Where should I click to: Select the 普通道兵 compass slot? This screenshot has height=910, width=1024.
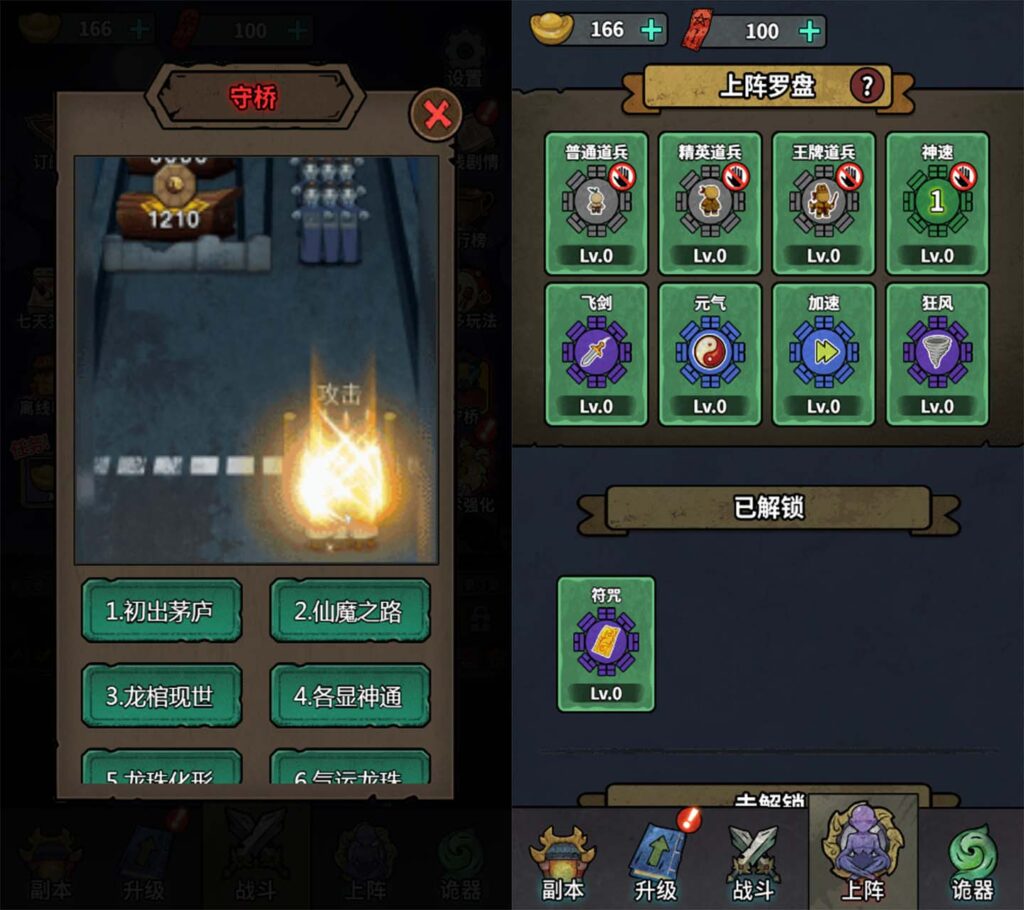[x=596, y=204]
